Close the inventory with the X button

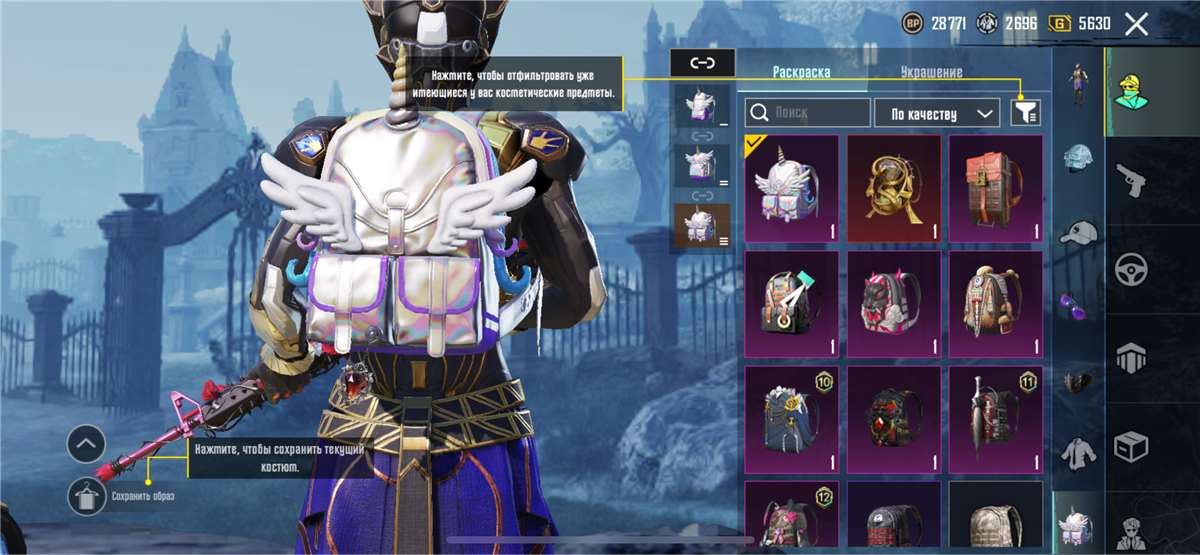point(1136,25)
